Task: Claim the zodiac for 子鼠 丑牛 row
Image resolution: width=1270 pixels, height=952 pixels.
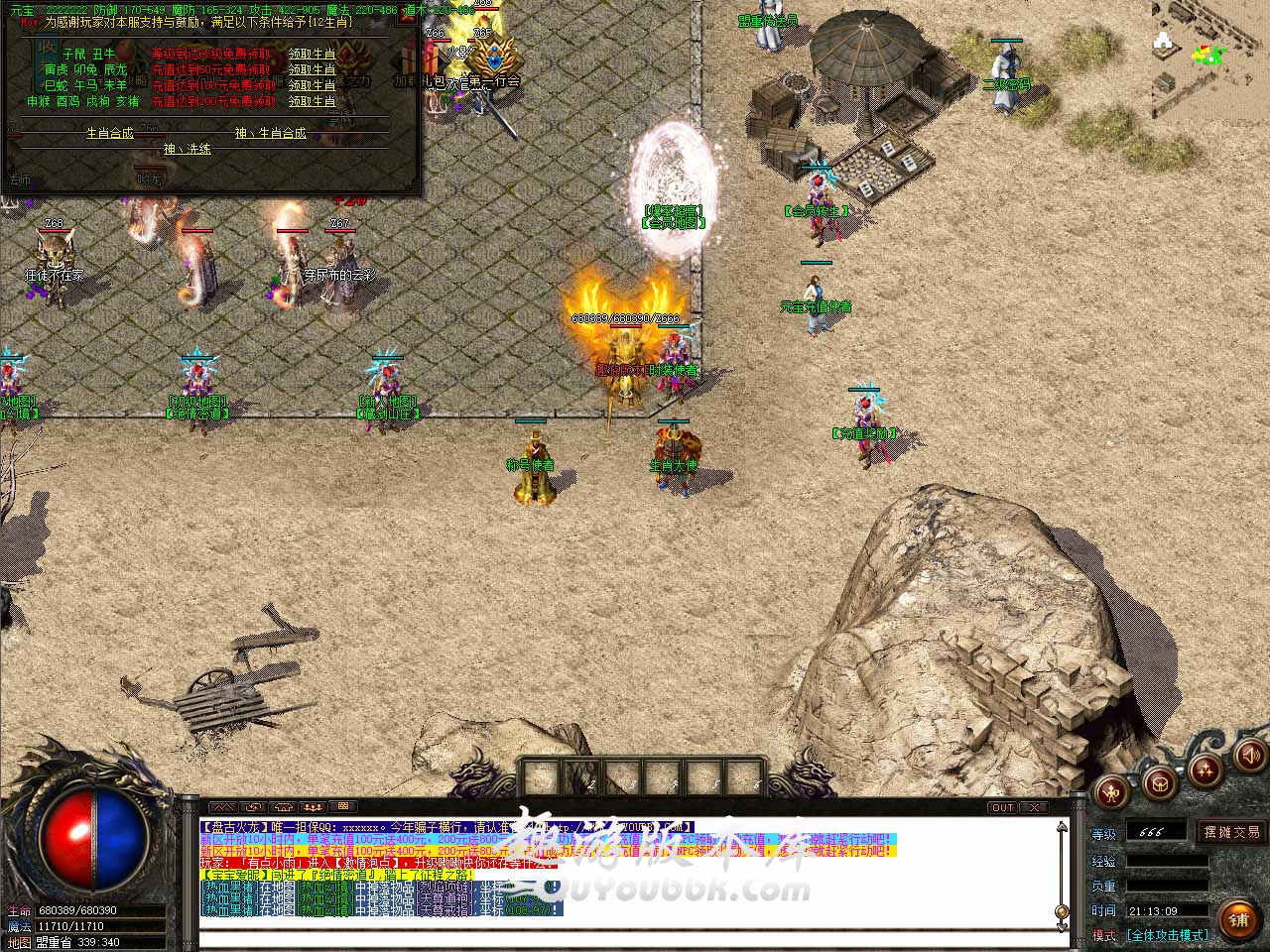Action: pyautogui.click(x=312, y=54)
